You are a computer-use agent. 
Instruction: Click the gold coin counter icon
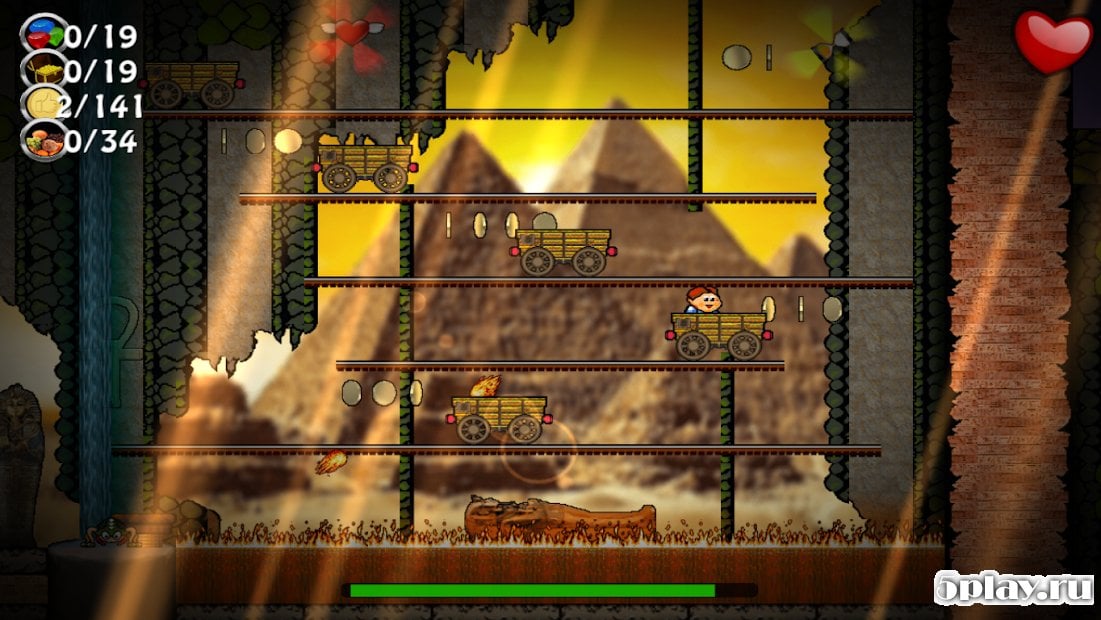[x=43, y=104]
